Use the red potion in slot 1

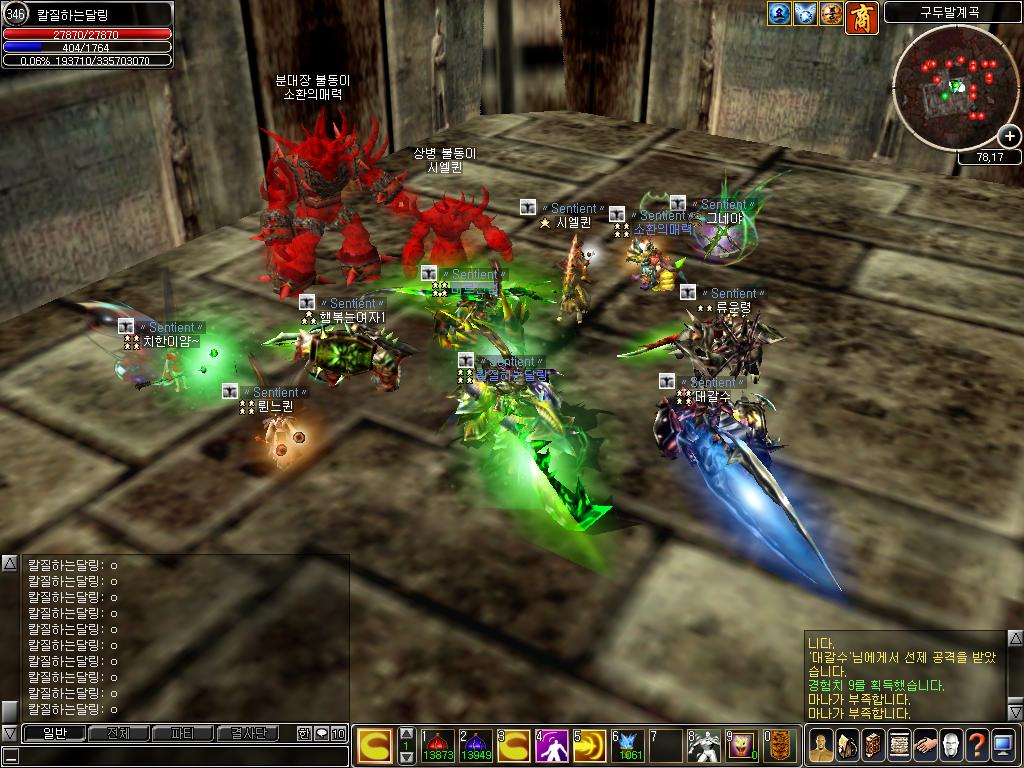[438, 746]
